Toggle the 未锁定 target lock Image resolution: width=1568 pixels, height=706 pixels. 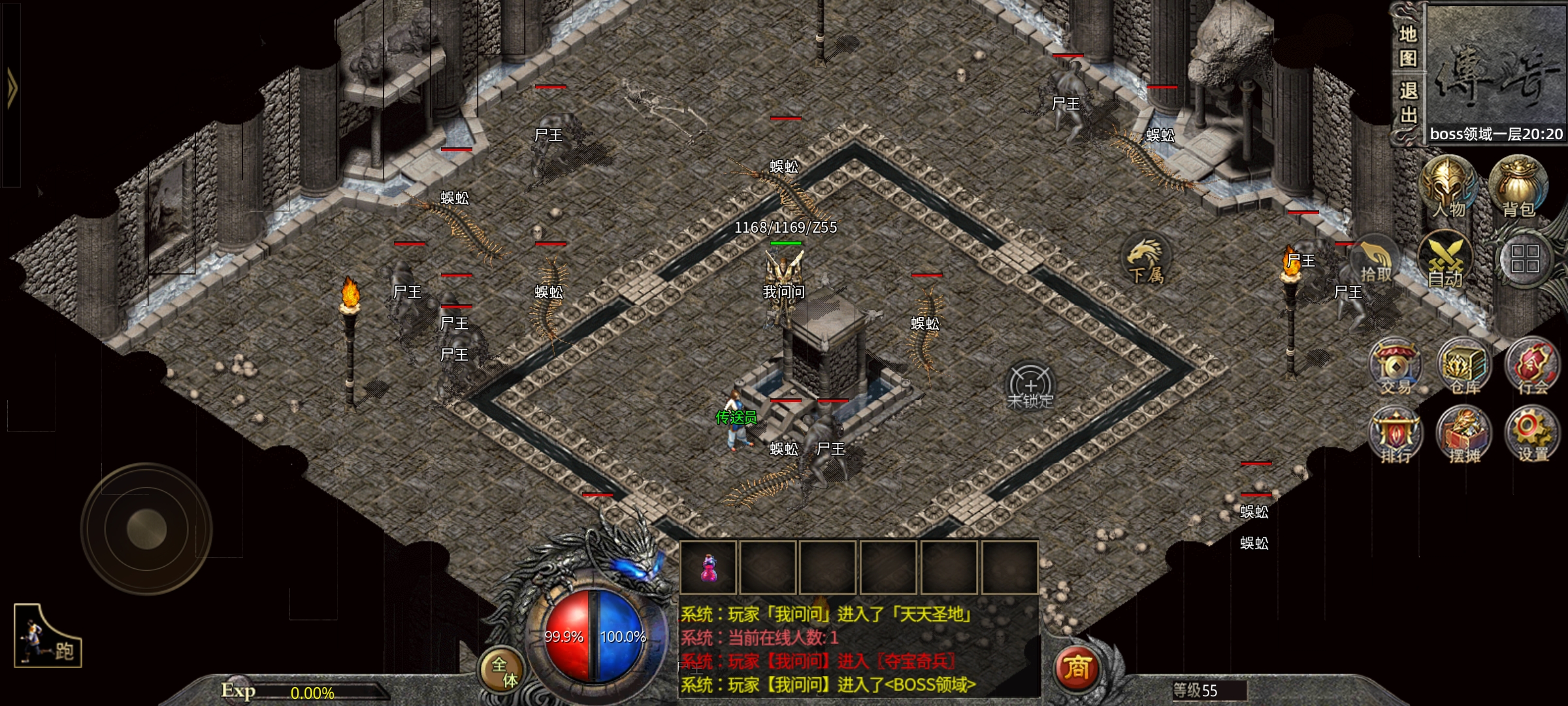pyautogui.click(x=1030, y=386)
